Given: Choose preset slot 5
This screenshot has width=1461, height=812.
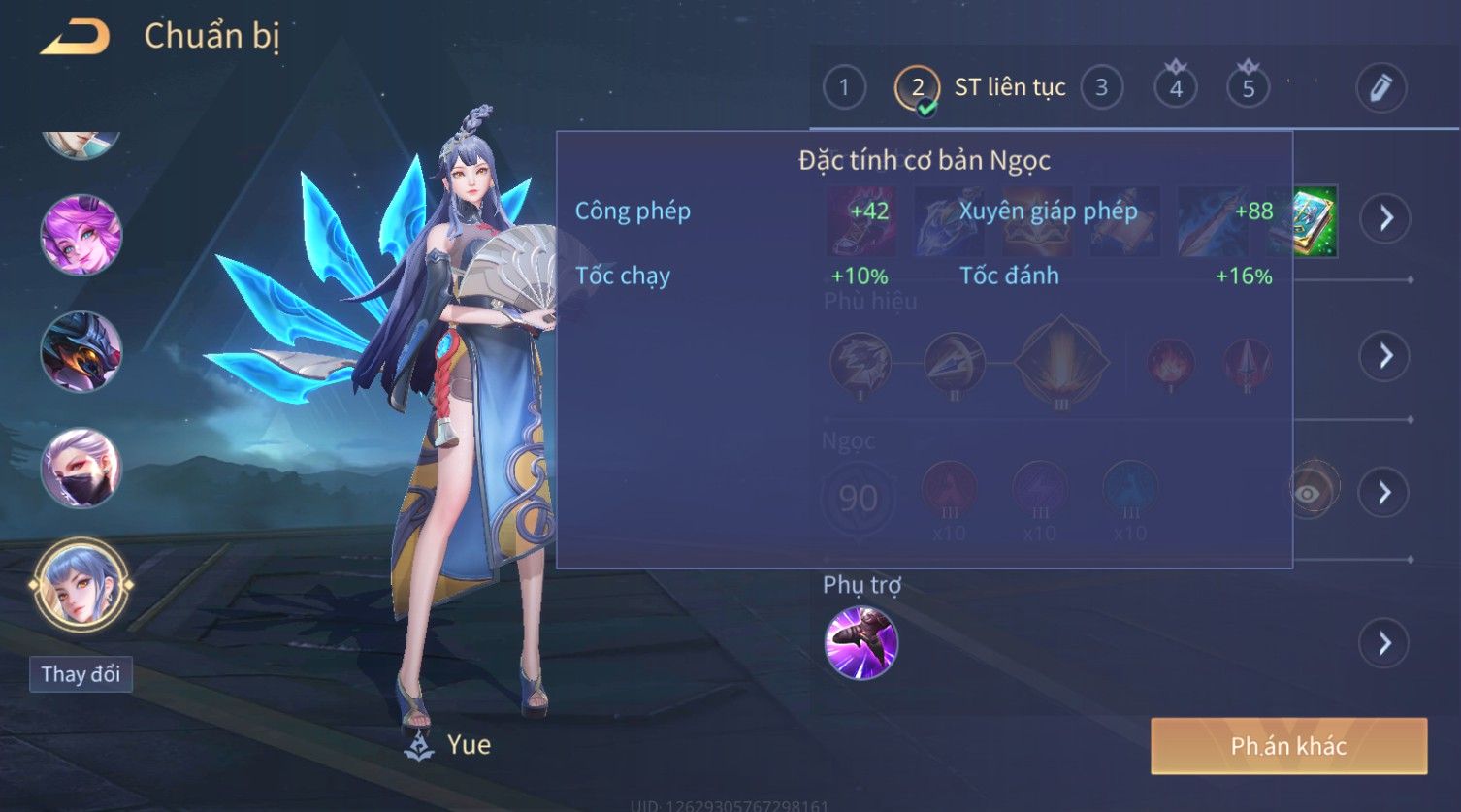Looking at the screenshot, I should click(x=1248, y=88).
